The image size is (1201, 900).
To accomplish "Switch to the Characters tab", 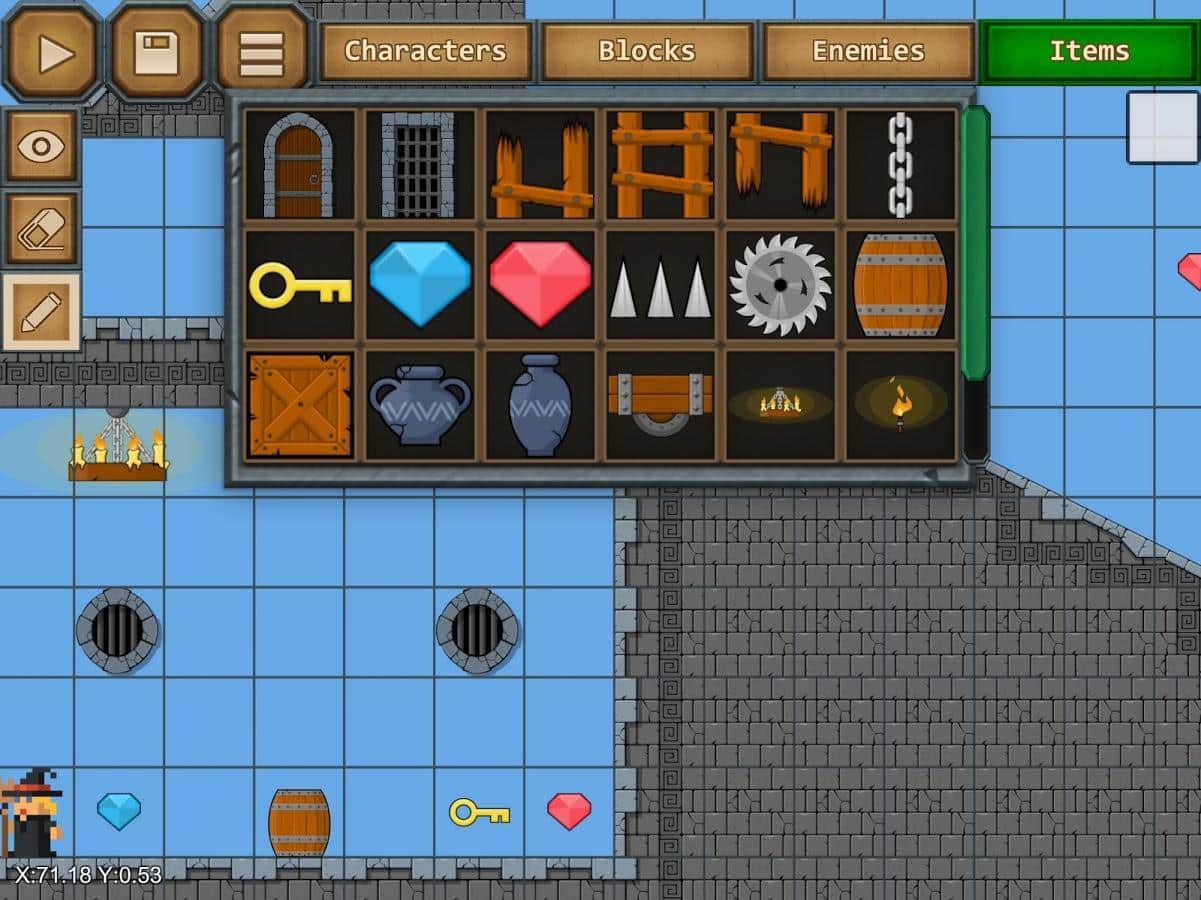I will tap(425, 51).
